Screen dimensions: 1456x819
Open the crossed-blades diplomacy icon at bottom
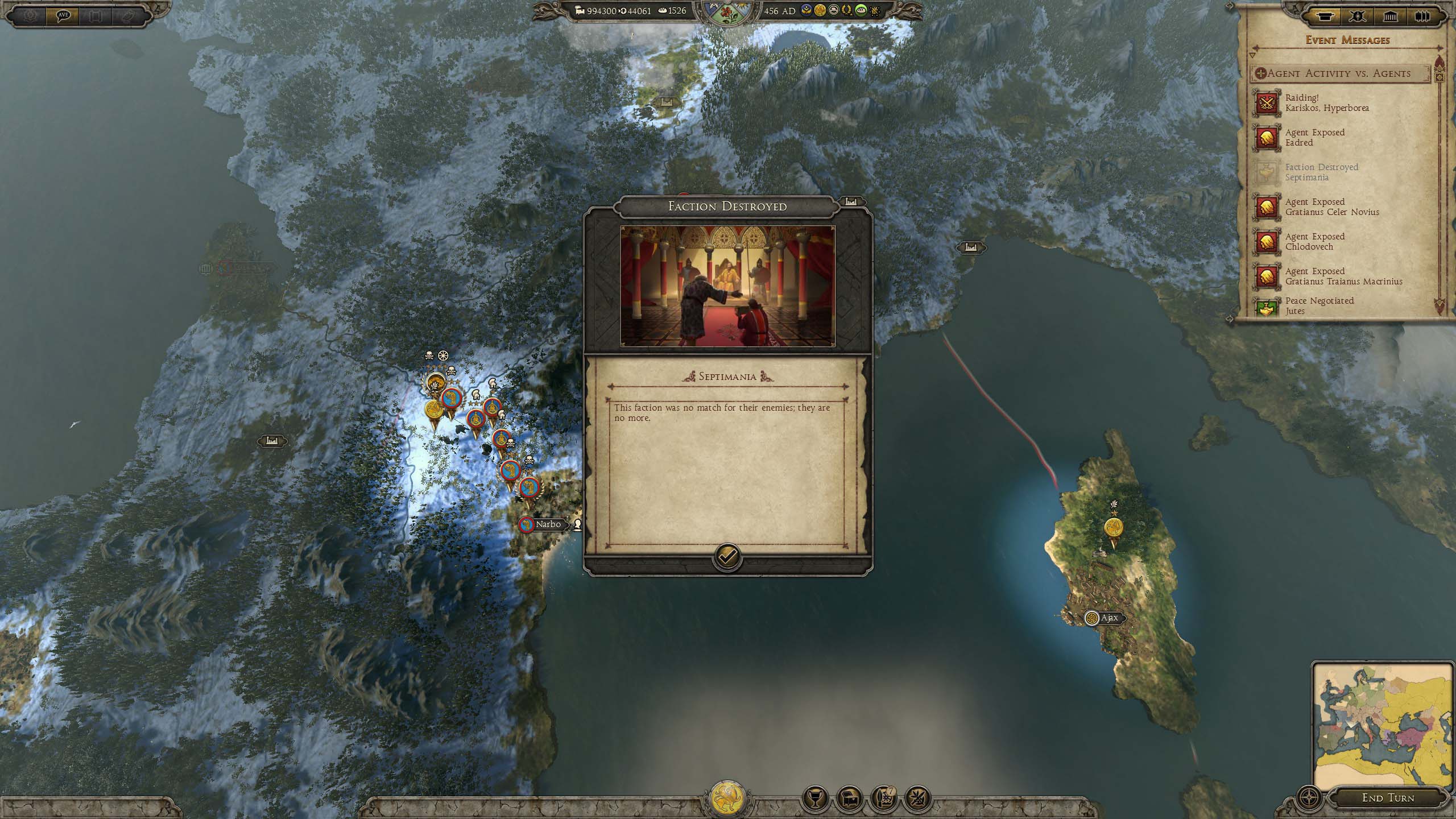917,799
